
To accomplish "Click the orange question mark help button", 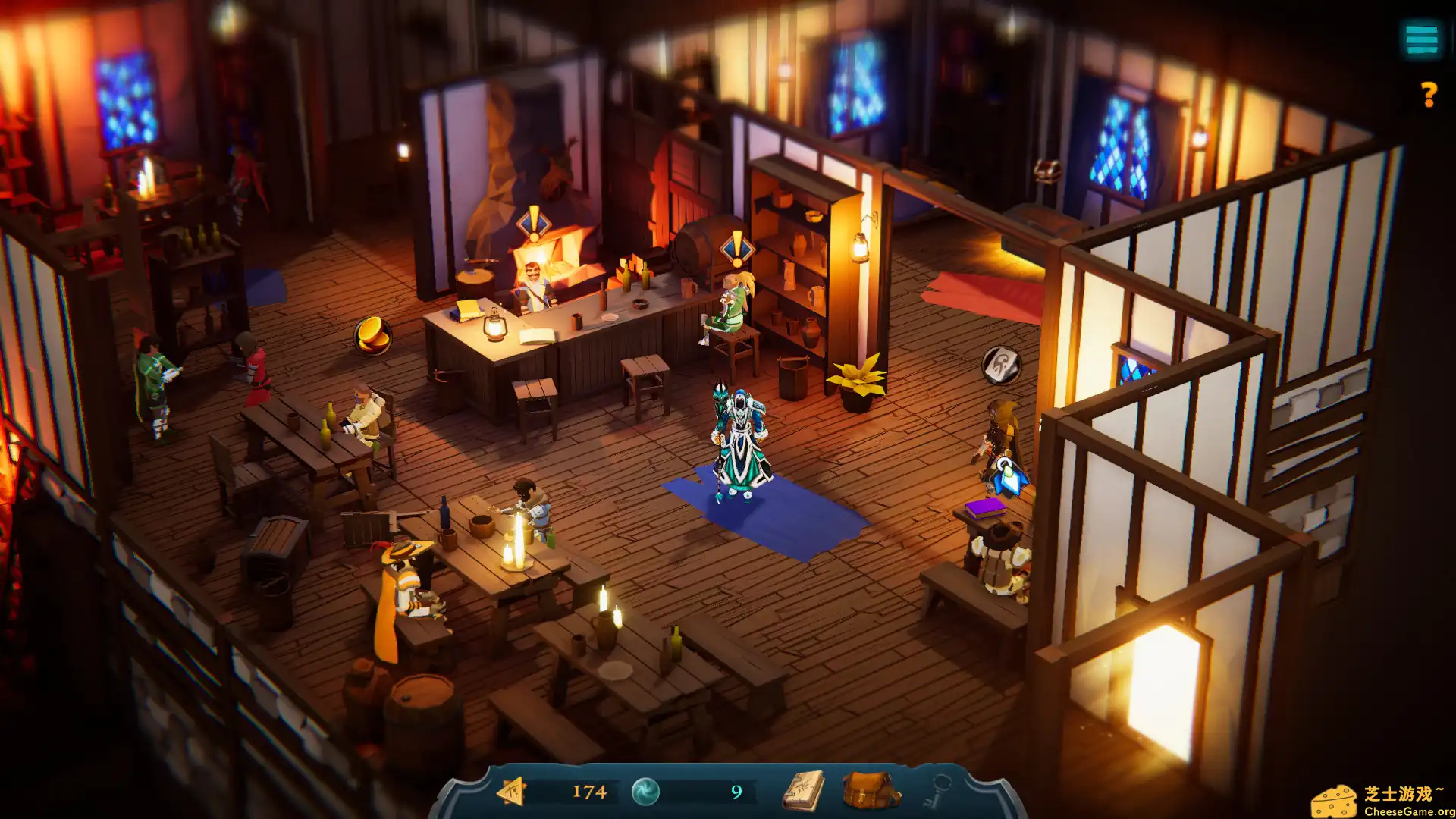I will click(1429, 95).
